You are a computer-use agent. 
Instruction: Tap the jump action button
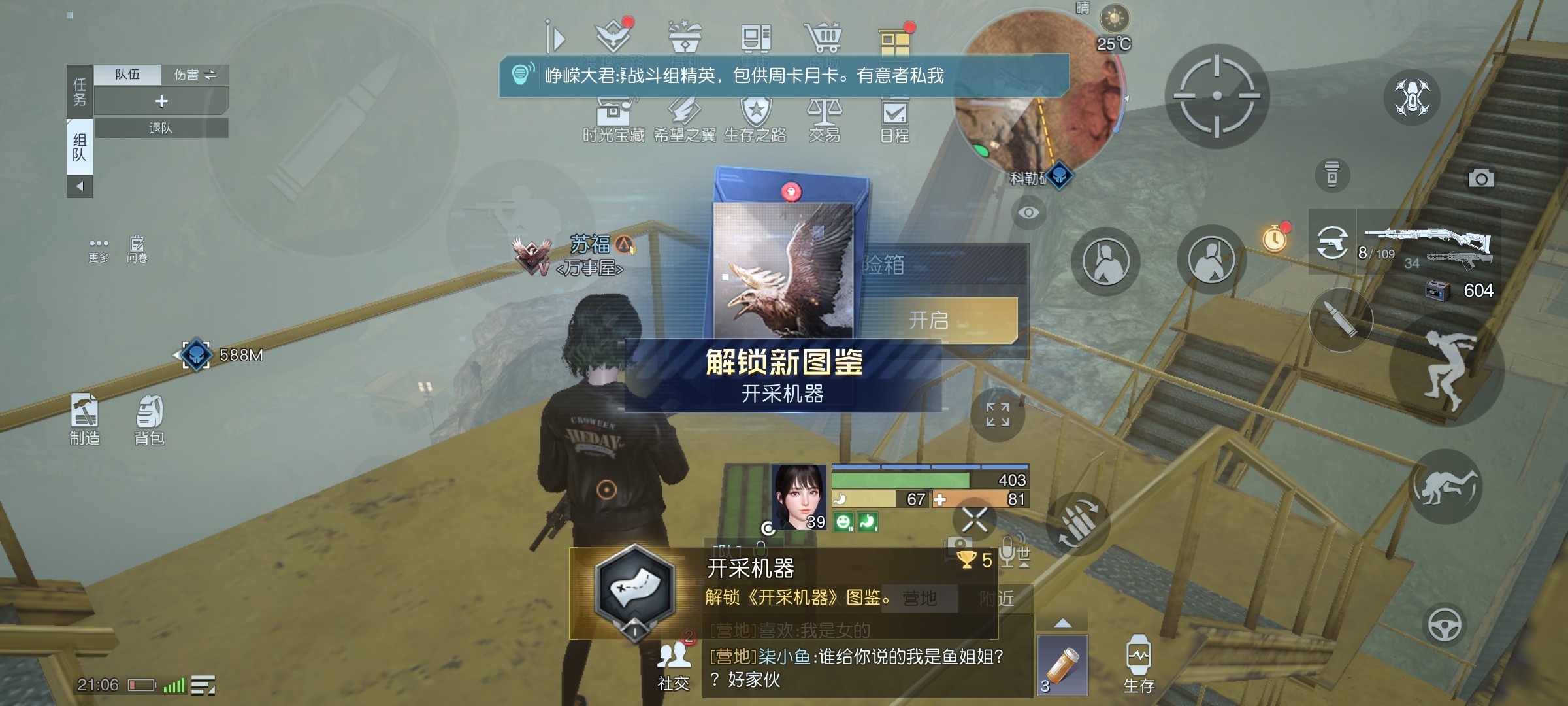coord(1446,371)
